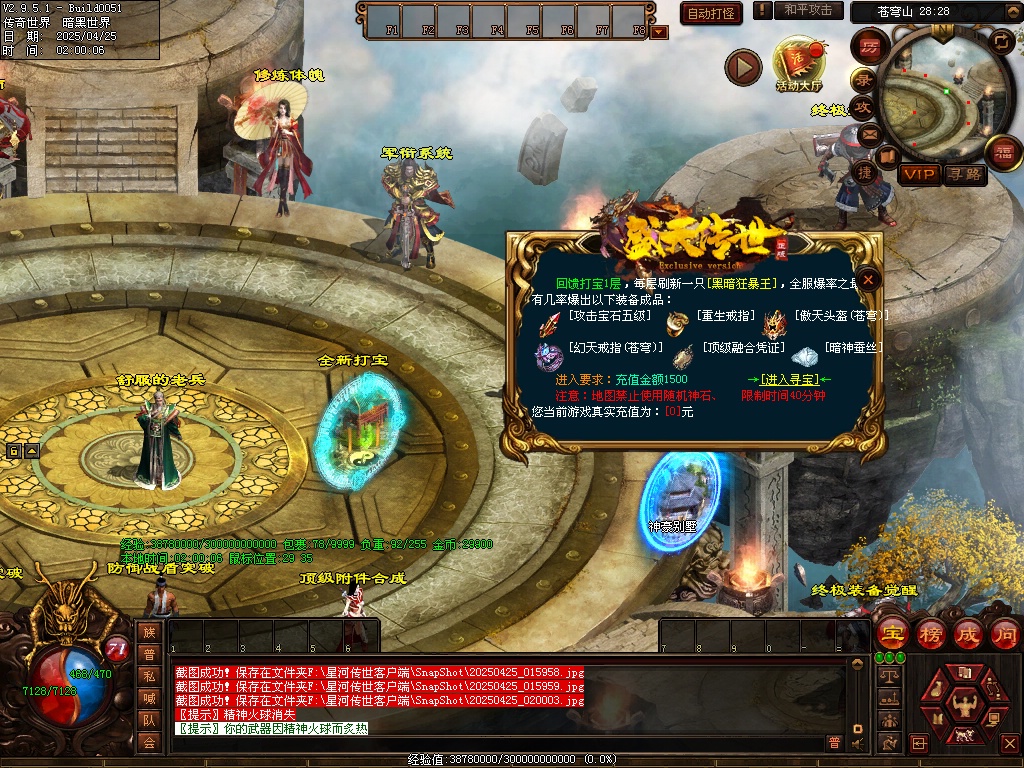Open the 宝 treasure round button
Image resolution: width=1024 pixels, height=768 pixels.
coord(892,633)
